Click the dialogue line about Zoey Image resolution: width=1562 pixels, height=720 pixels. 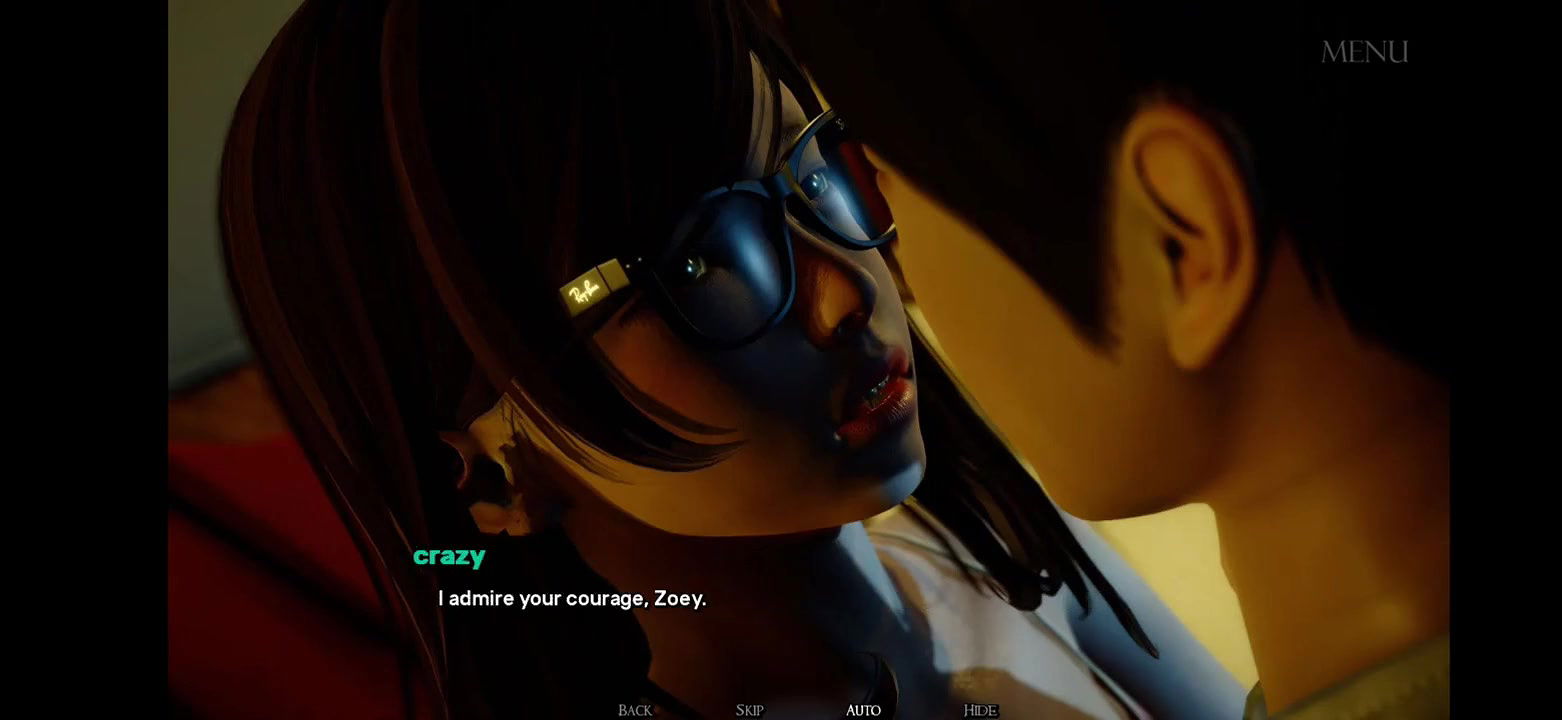(x=571, y=598)
